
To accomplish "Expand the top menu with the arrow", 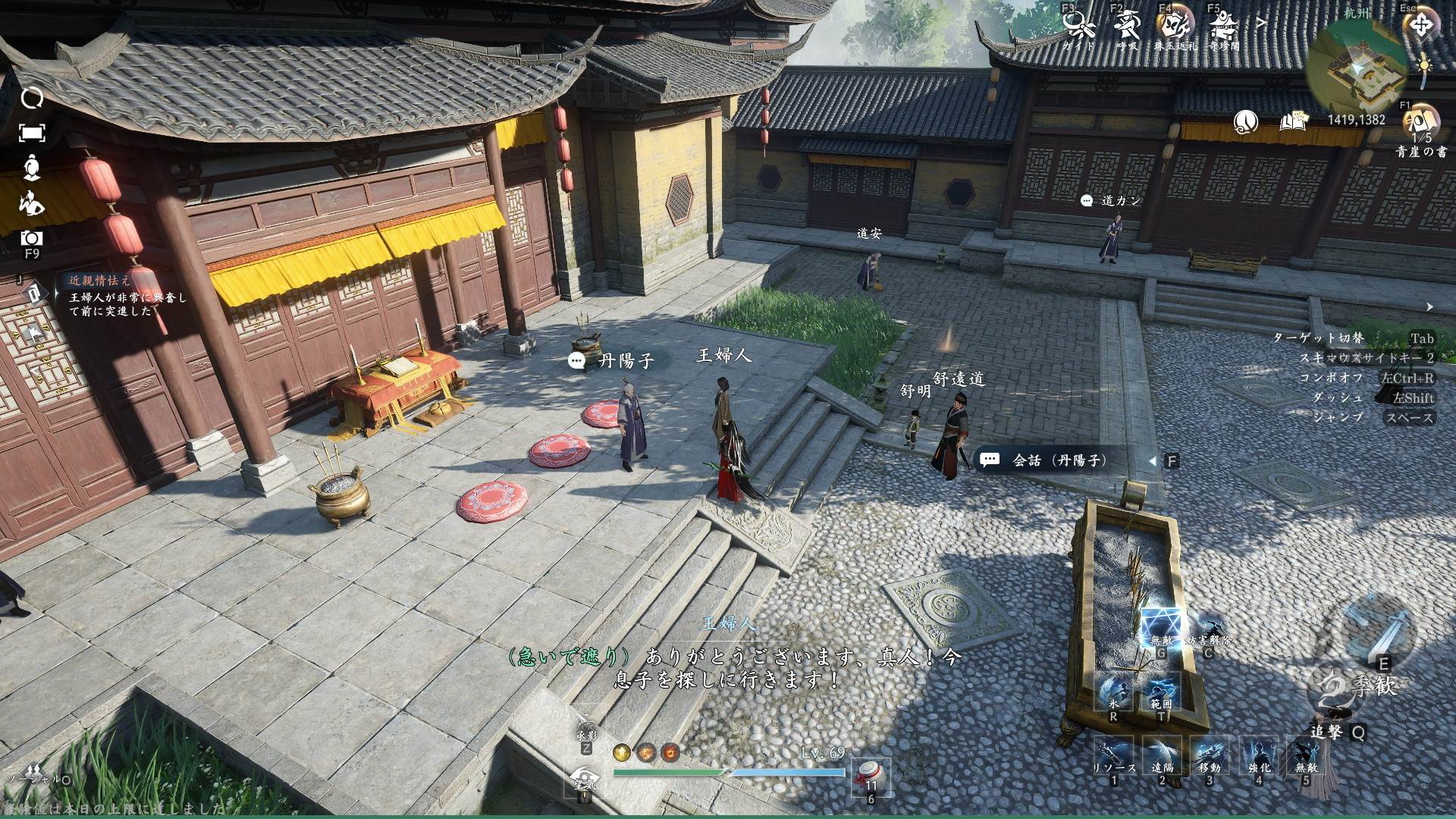I will (1261, 24).
